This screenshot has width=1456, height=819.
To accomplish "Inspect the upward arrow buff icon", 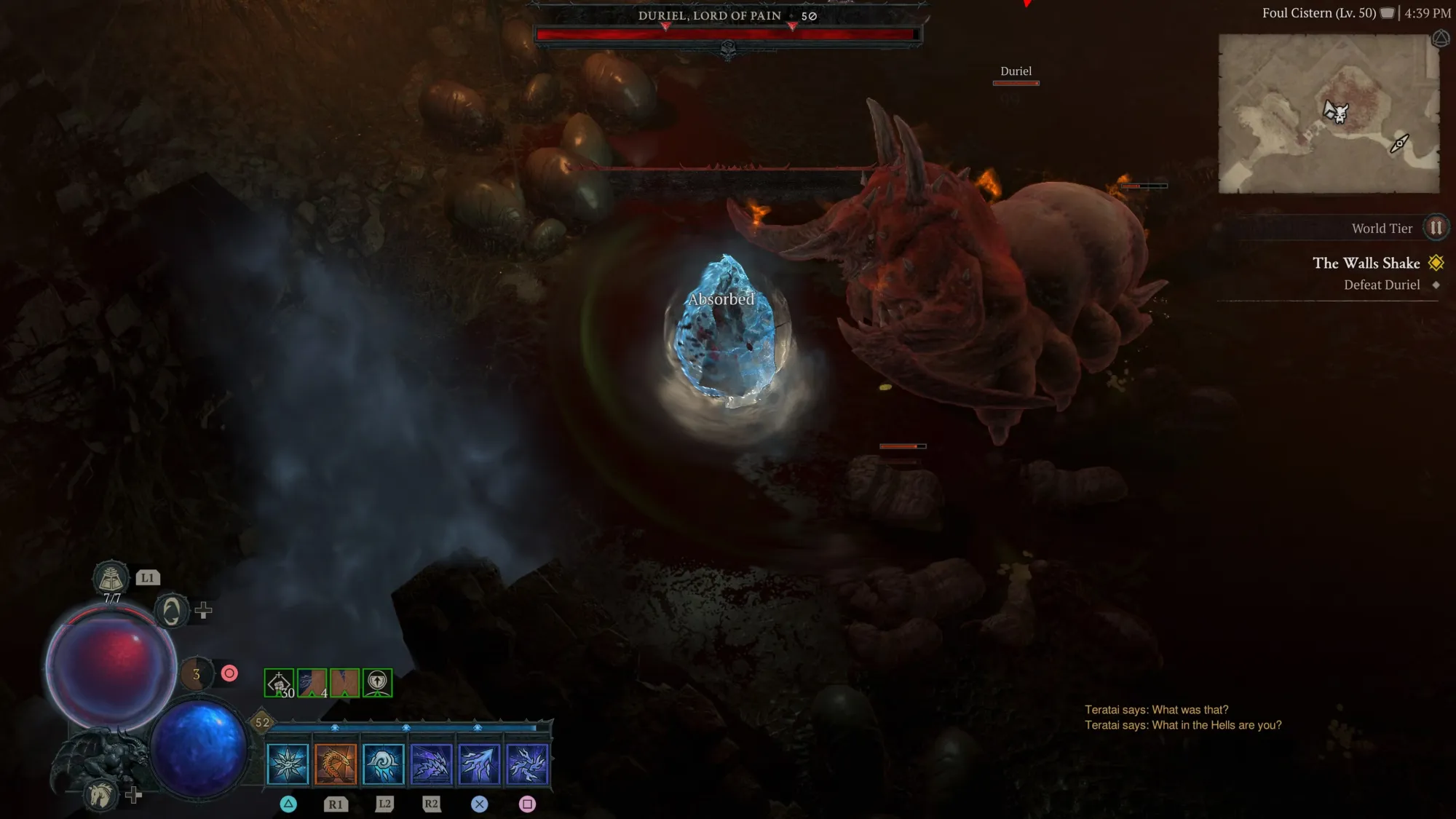I will (x=377, y=683).
